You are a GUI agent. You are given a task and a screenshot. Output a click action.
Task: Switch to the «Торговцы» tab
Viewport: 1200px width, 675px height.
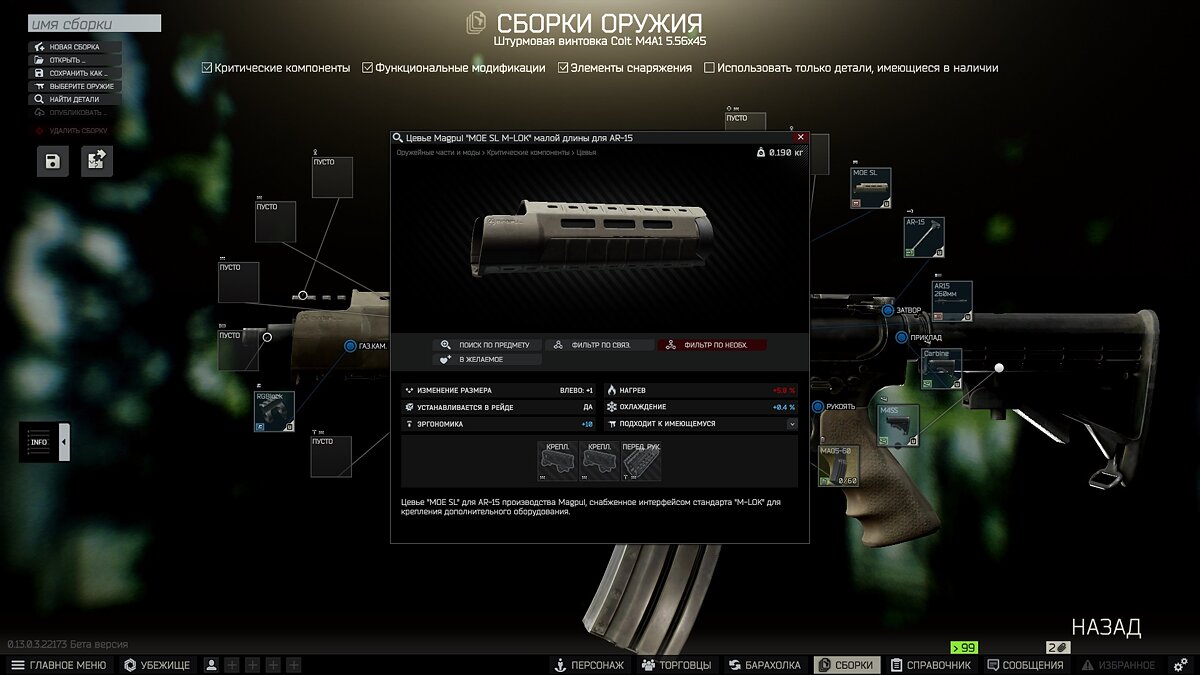[677, 665]
